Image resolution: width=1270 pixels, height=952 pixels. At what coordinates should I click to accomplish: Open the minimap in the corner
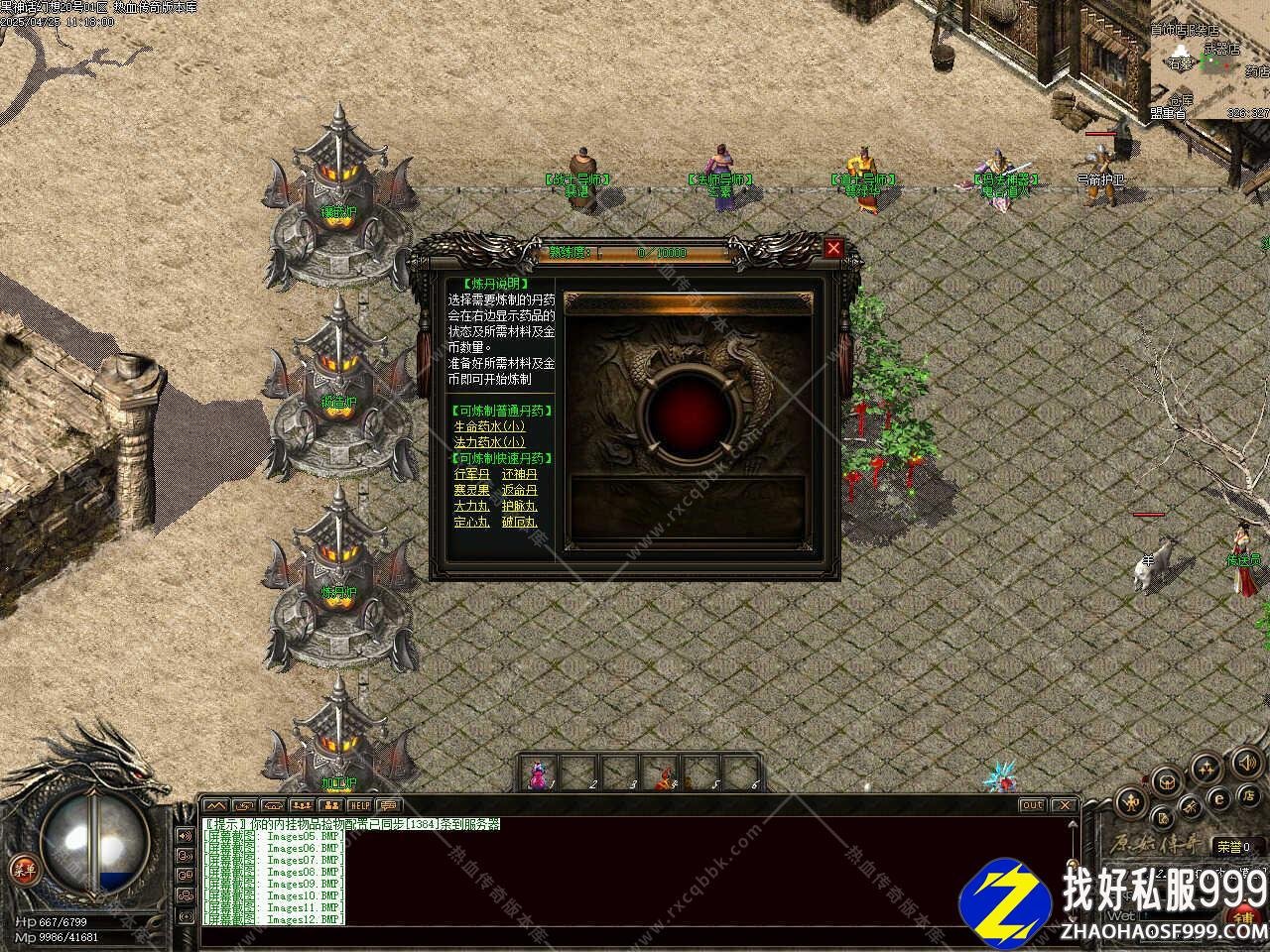point(1208,59)
